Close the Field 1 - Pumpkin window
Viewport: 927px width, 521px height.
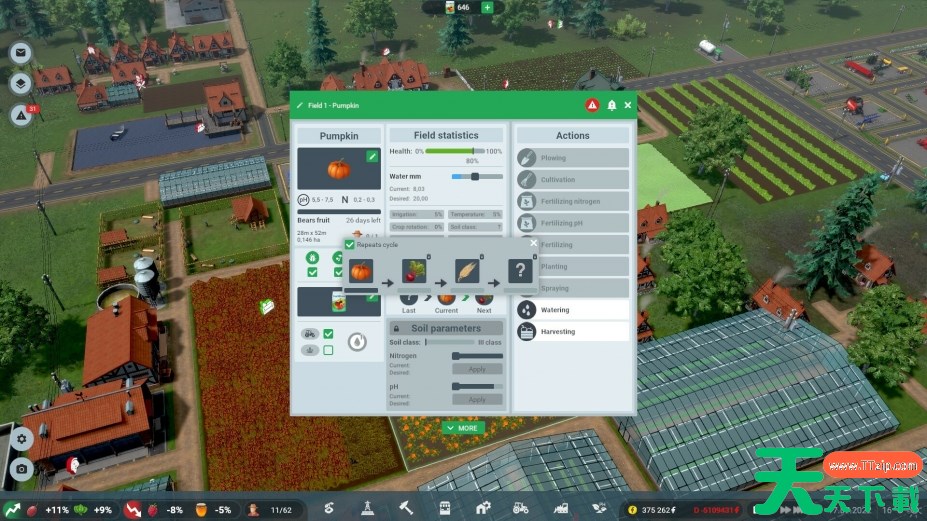[x=628, y=105]
